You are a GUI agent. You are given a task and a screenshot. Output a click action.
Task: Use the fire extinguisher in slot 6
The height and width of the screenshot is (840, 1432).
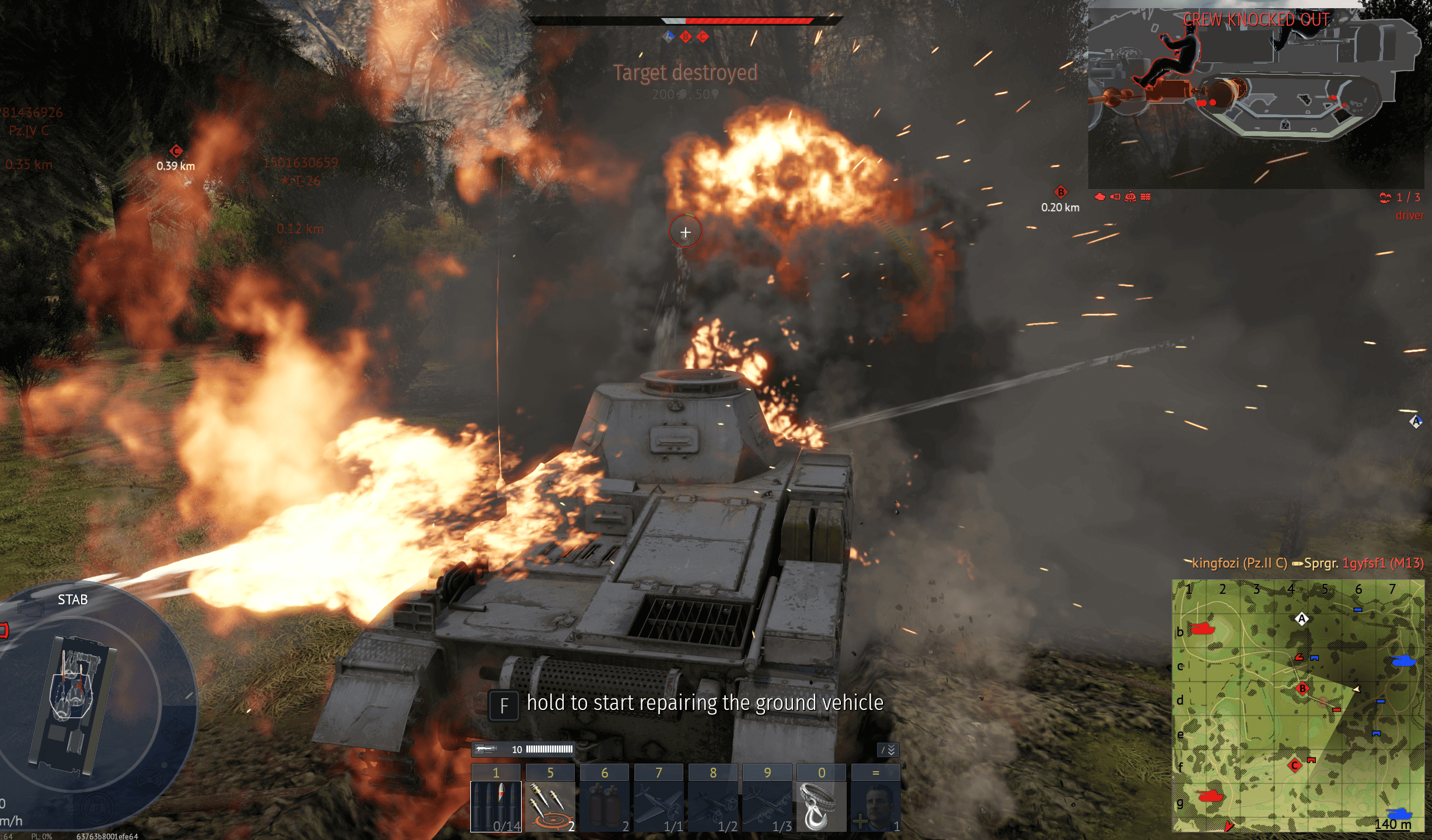point(604,805)
